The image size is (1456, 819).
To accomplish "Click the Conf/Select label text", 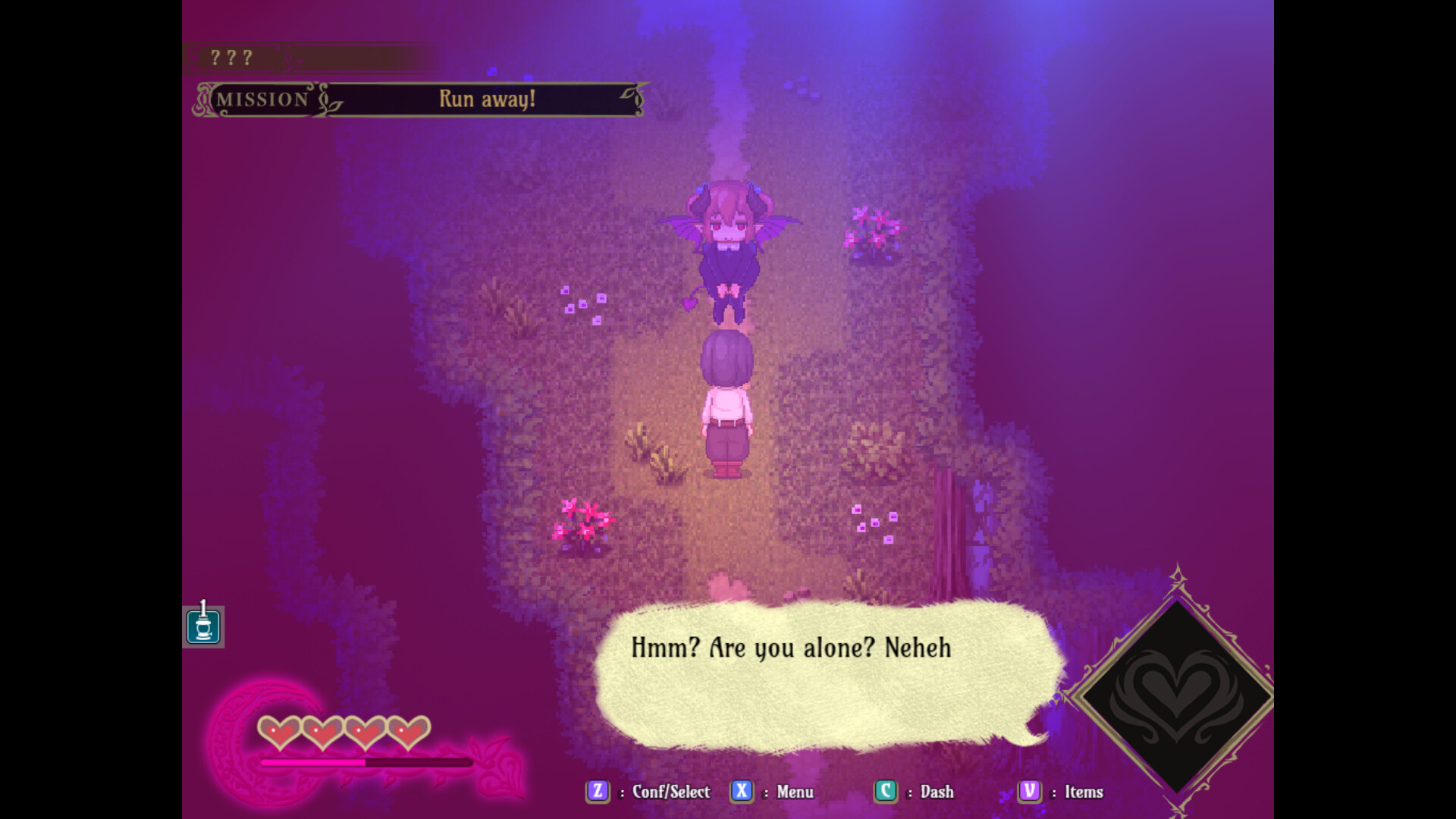I will pyautogui.click(x=670, y=792).
